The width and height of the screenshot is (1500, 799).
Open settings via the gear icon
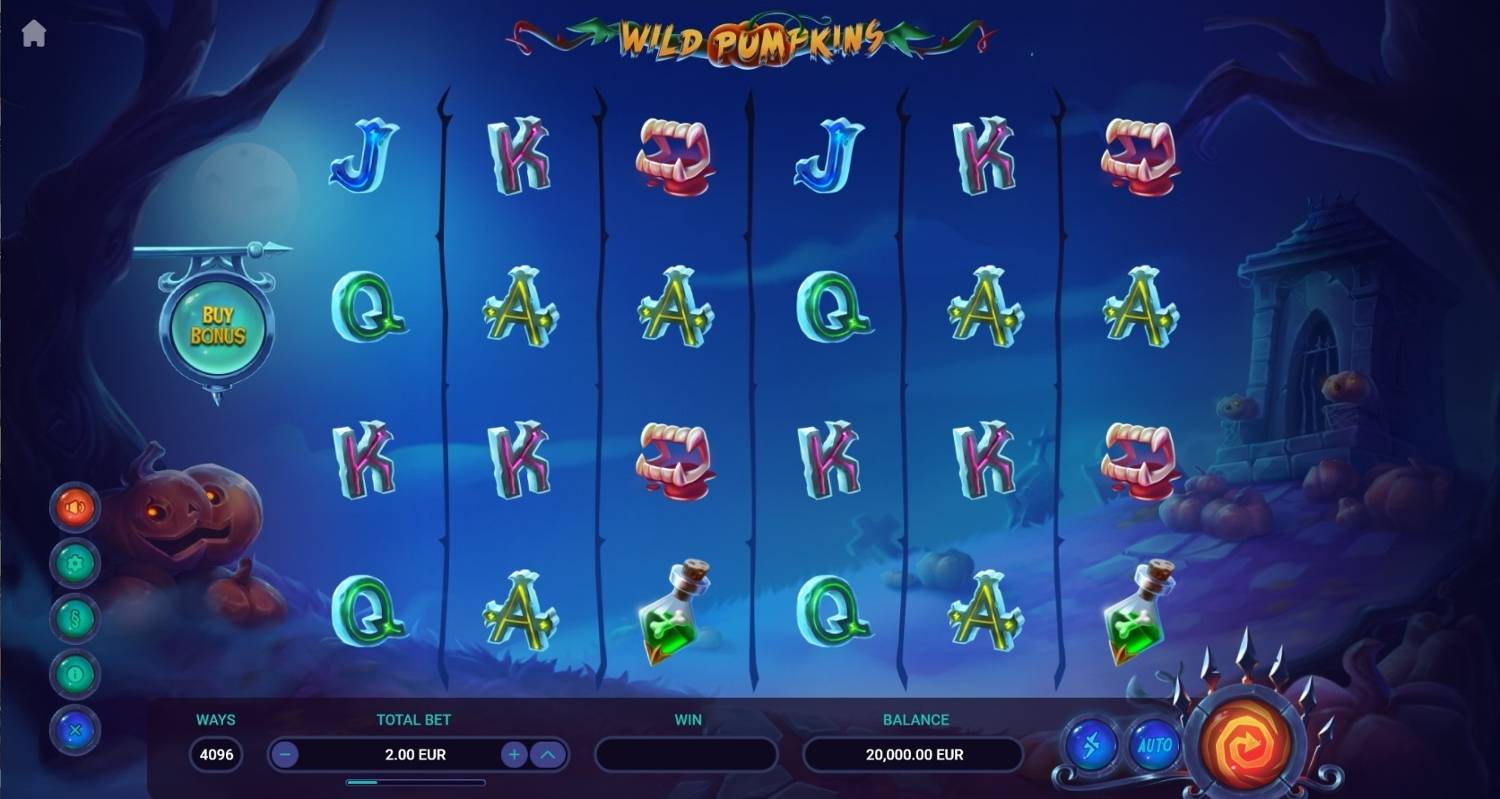click(x=75, y=564)
